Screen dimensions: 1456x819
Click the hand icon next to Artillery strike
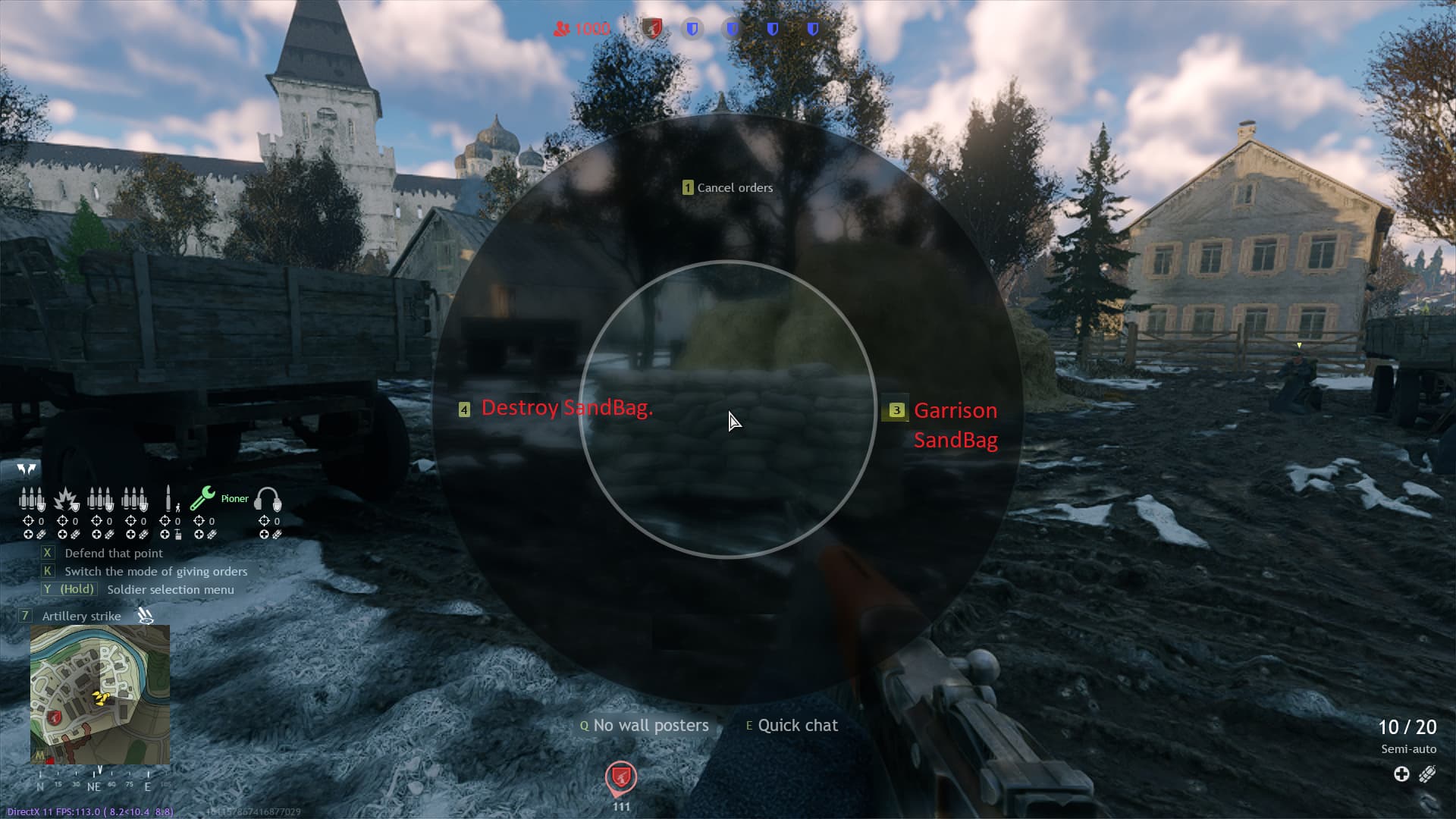pos(143,615)
